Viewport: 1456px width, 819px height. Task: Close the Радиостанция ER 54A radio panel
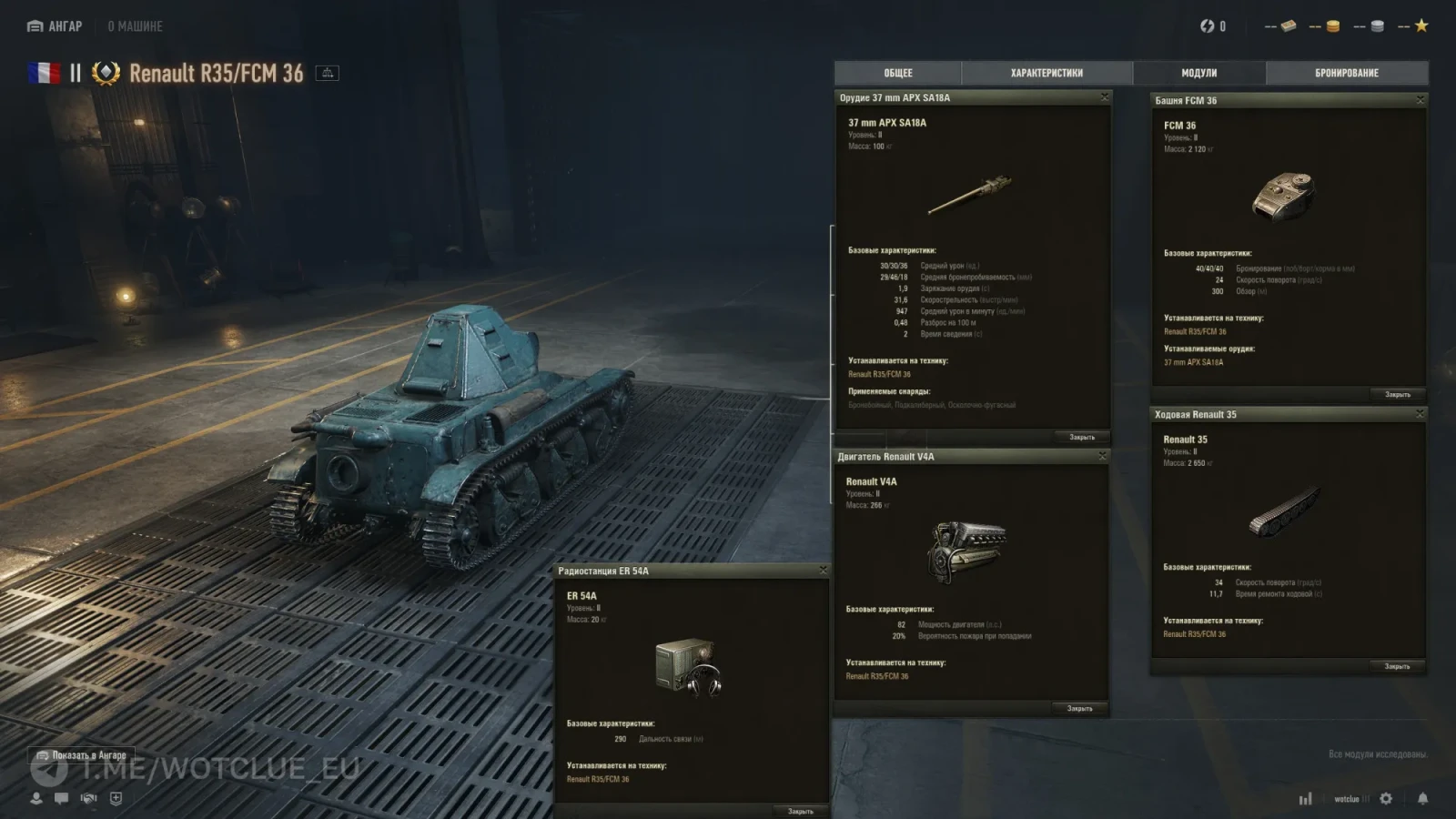pyautogui.click(x=823, y=571)
